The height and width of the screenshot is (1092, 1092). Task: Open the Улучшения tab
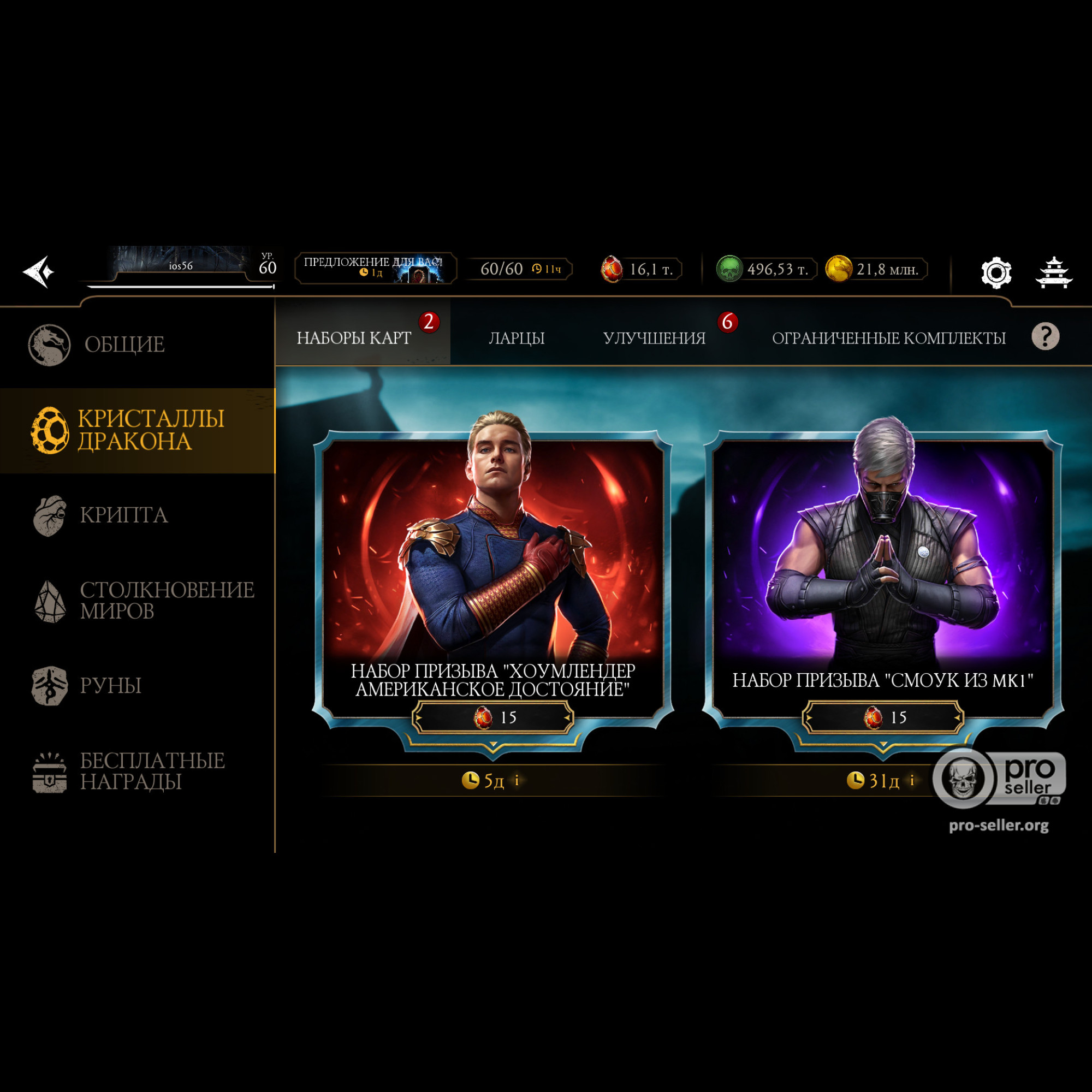(x=654, y=338)
